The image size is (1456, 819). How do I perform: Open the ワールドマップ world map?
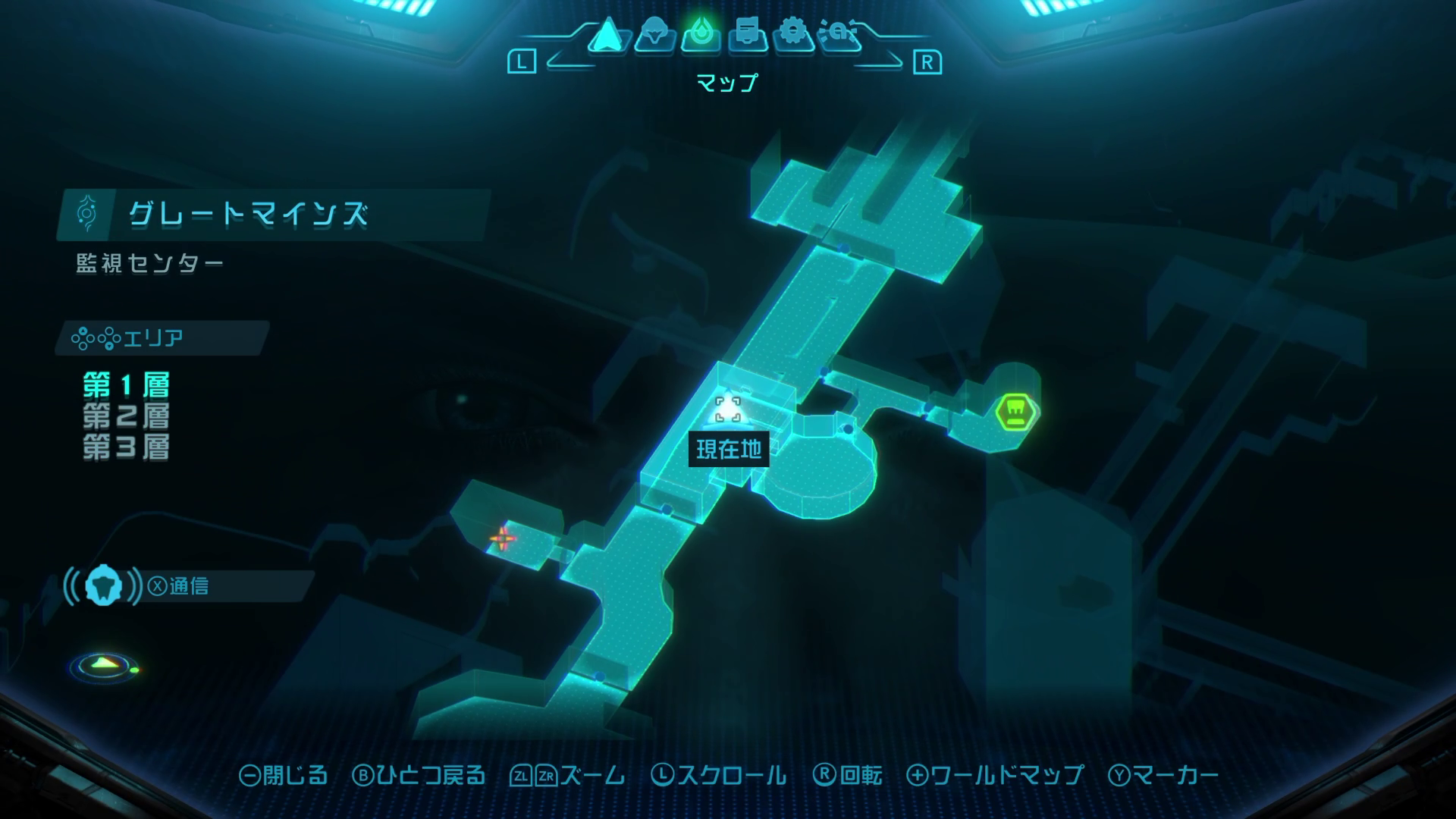point(996,775)
